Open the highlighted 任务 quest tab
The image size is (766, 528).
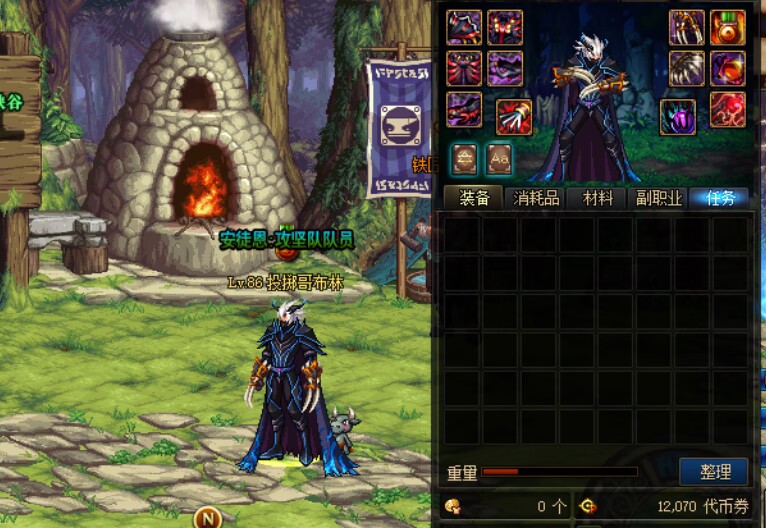720,197
